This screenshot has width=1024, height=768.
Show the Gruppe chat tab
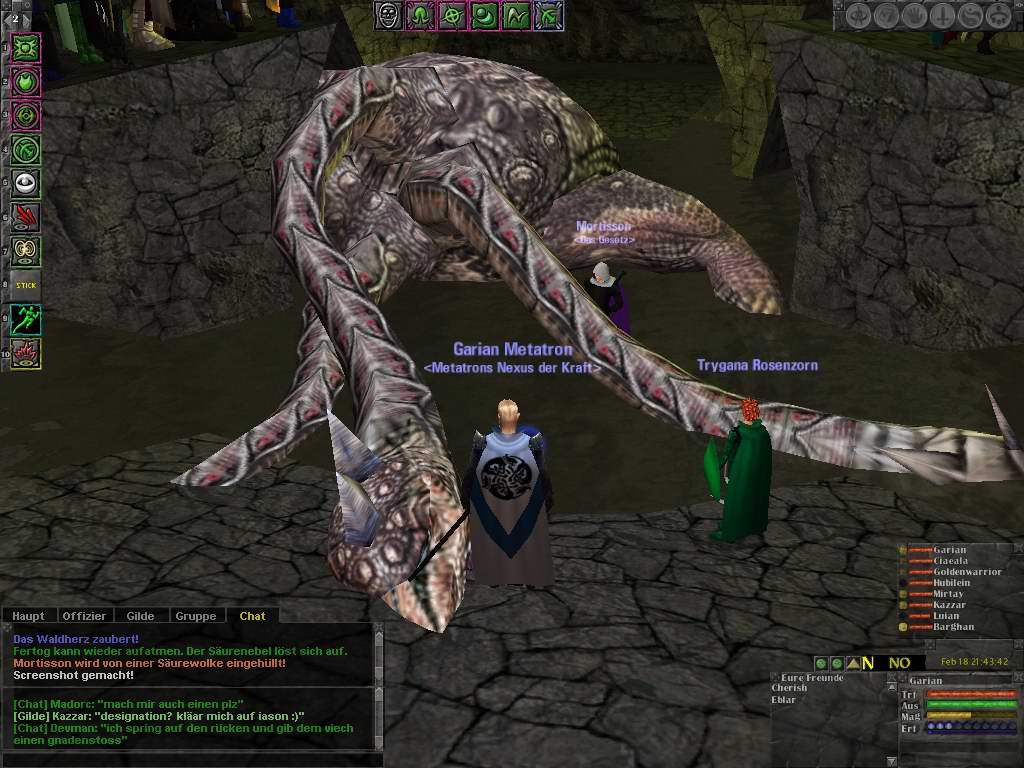(x=196, y=616)
